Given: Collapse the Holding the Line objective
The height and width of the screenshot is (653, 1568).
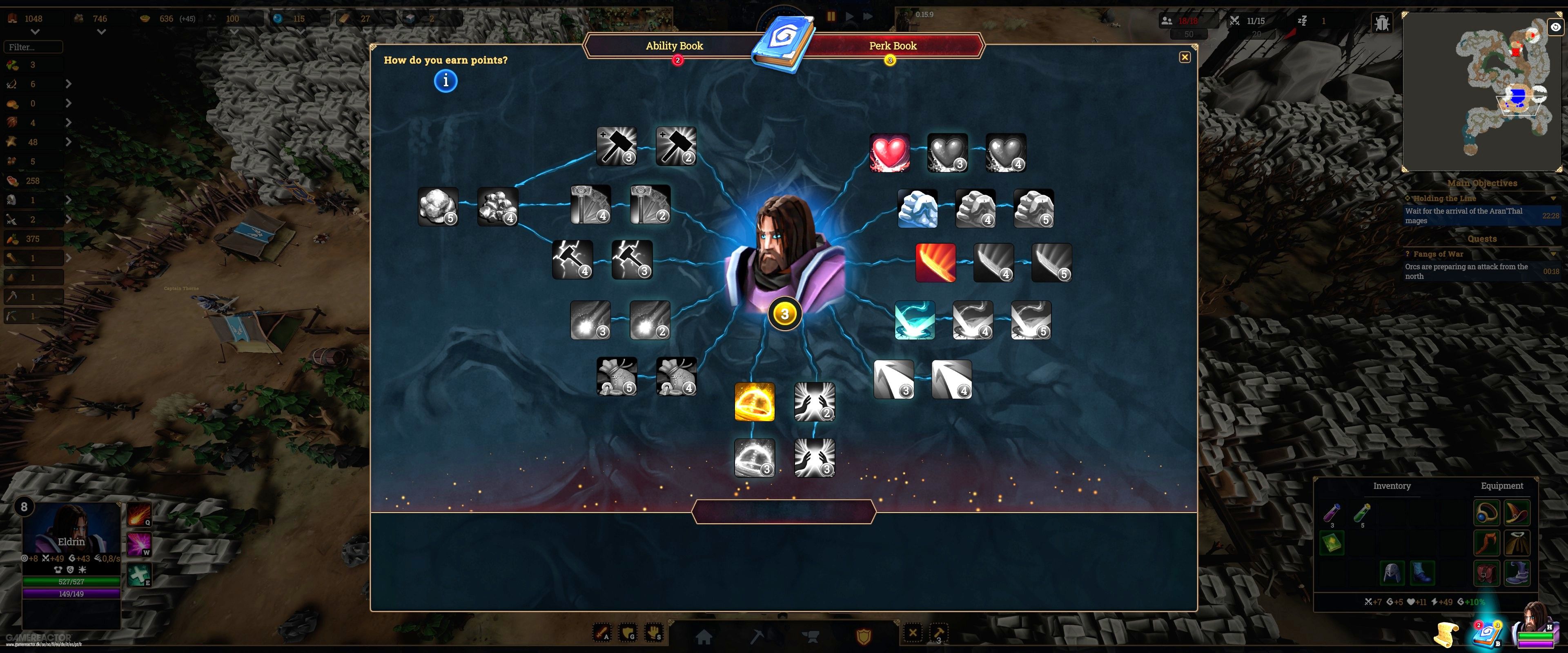Looking at the screenshot, I should [1553, 198].
